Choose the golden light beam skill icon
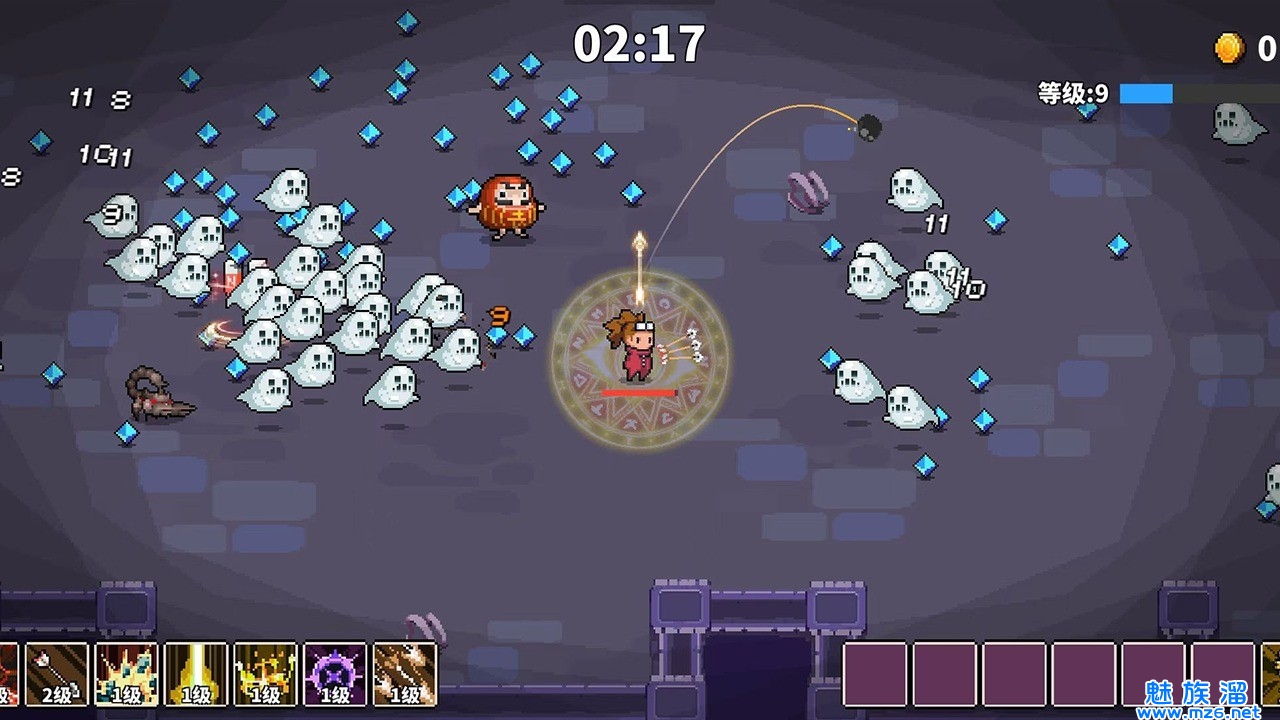Viewport: 1280px width, 720px height. [196, 674]
